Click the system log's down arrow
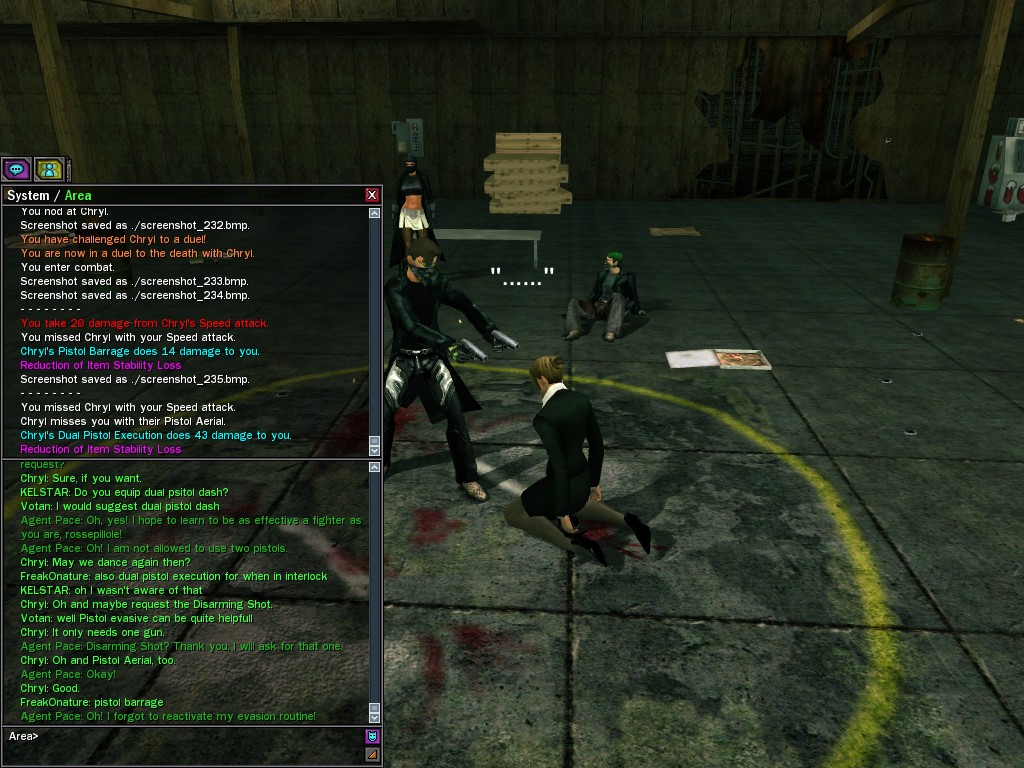This screenshot has width=1024, height=768. coord(375,450)
